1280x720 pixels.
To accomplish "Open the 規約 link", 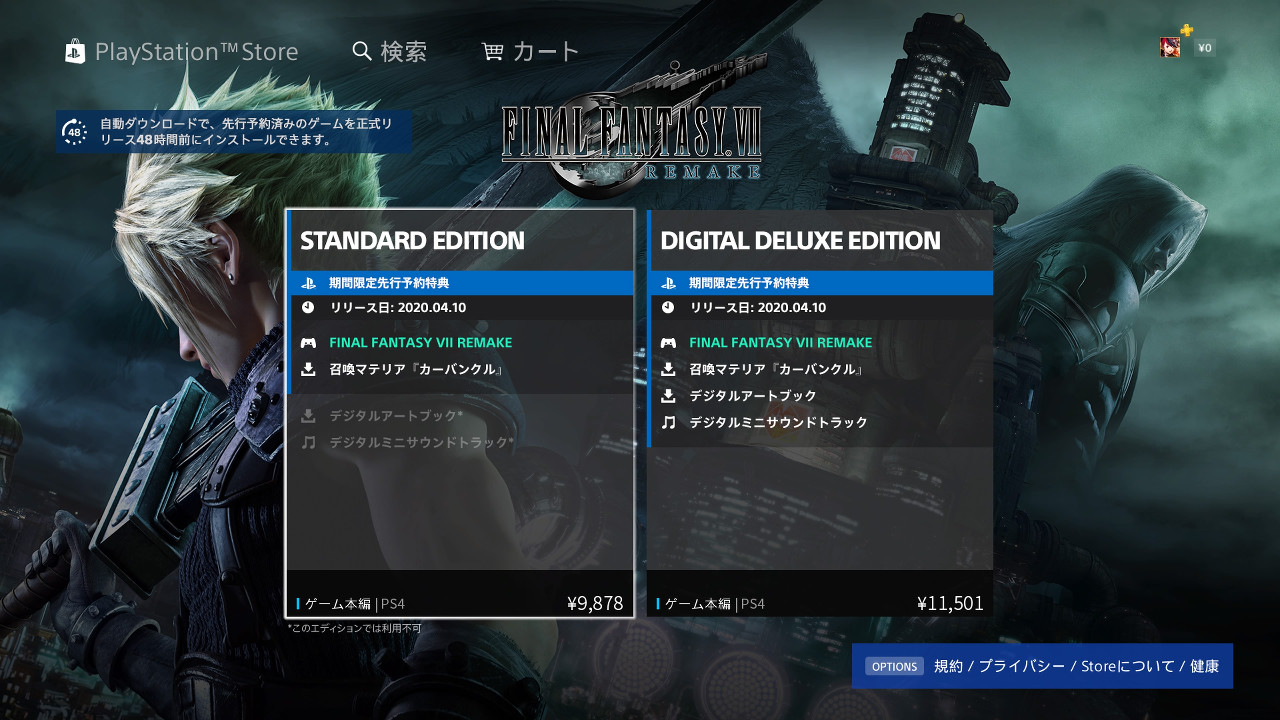I will [x=948, y=665].
